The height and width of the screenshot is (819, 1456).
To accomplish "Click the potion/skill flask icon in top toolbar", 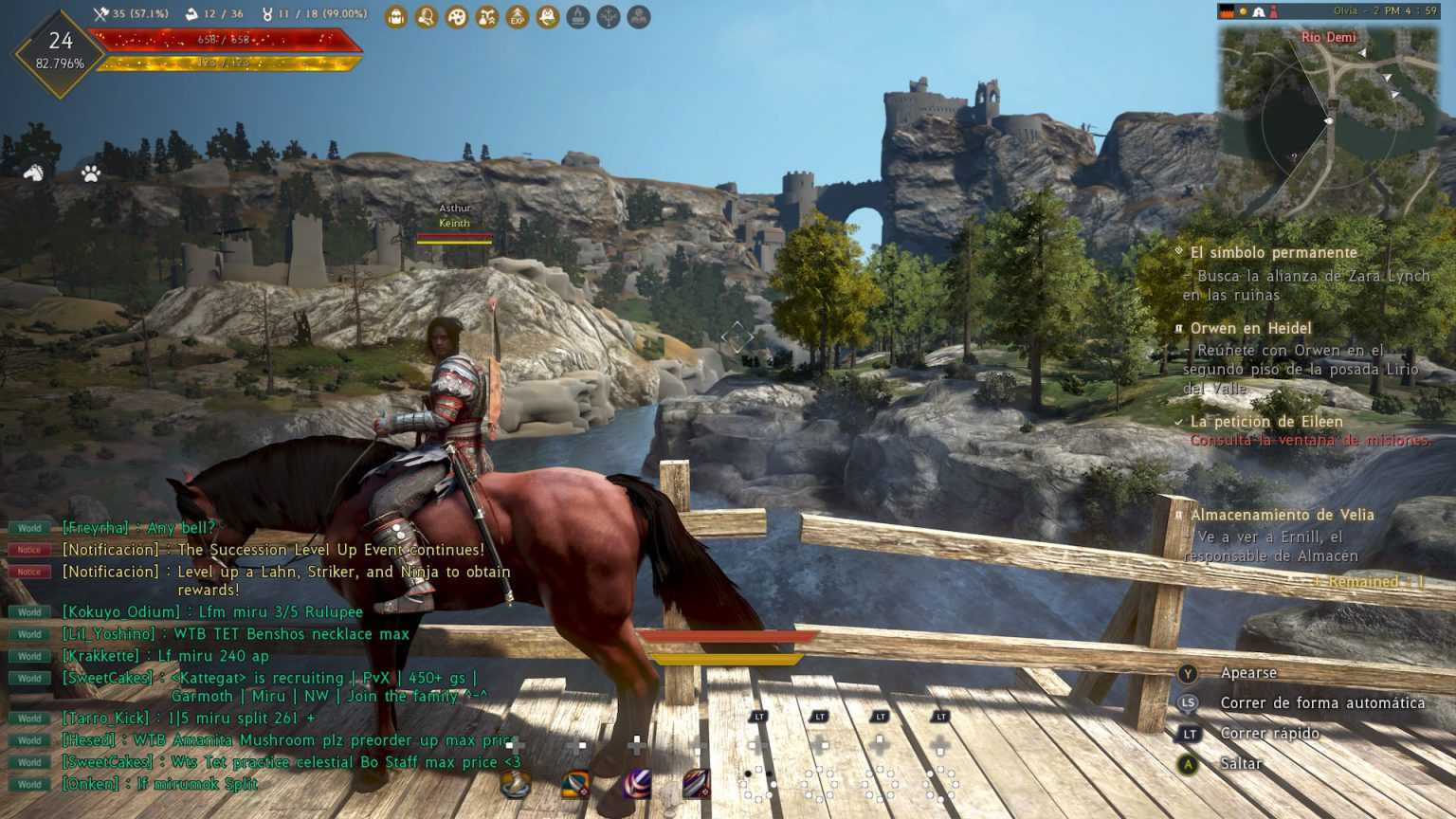I will click(x=484, y=16).
